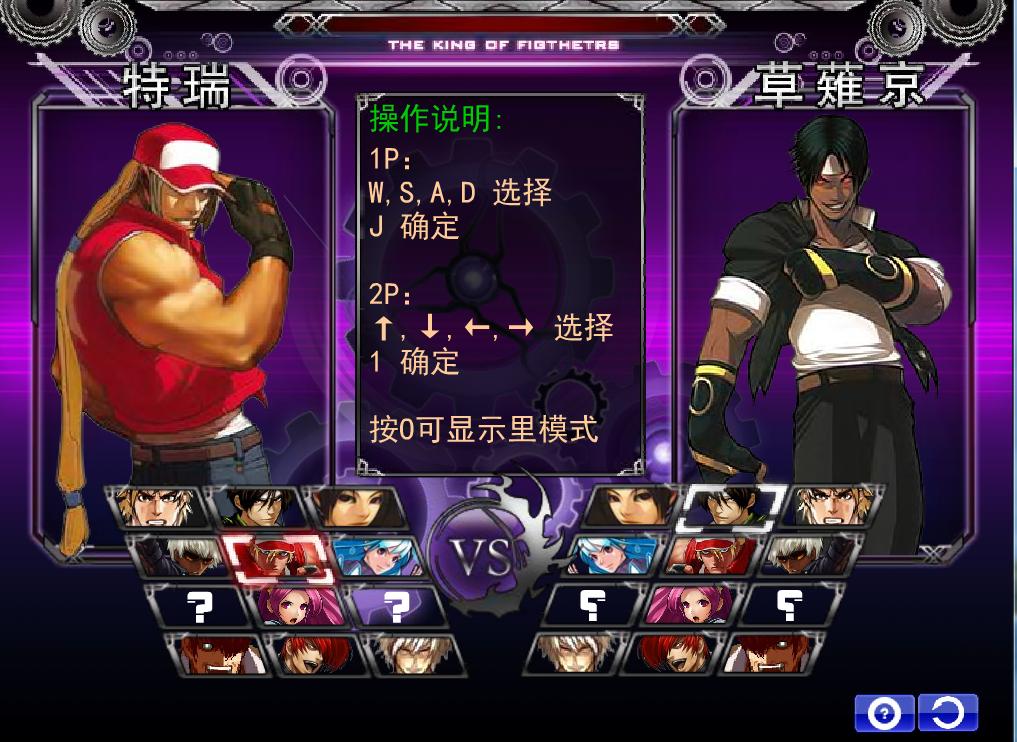Screen dimensions: 1017x742
Task: Click the circular arrow return button
Action: tap(947, 713)
